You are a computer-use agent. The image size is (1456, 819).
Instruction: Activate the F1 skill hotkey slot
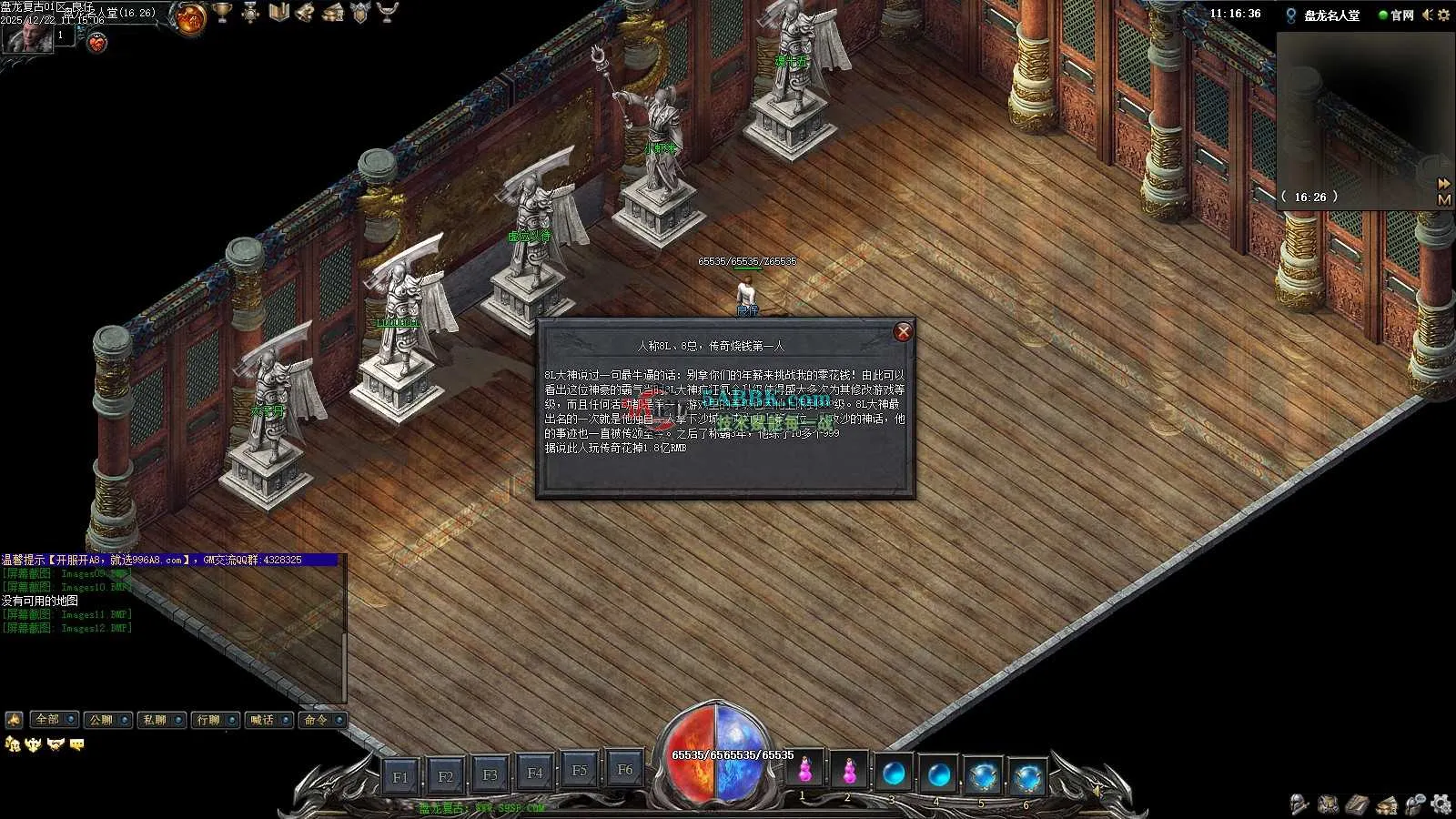[400, 776]
